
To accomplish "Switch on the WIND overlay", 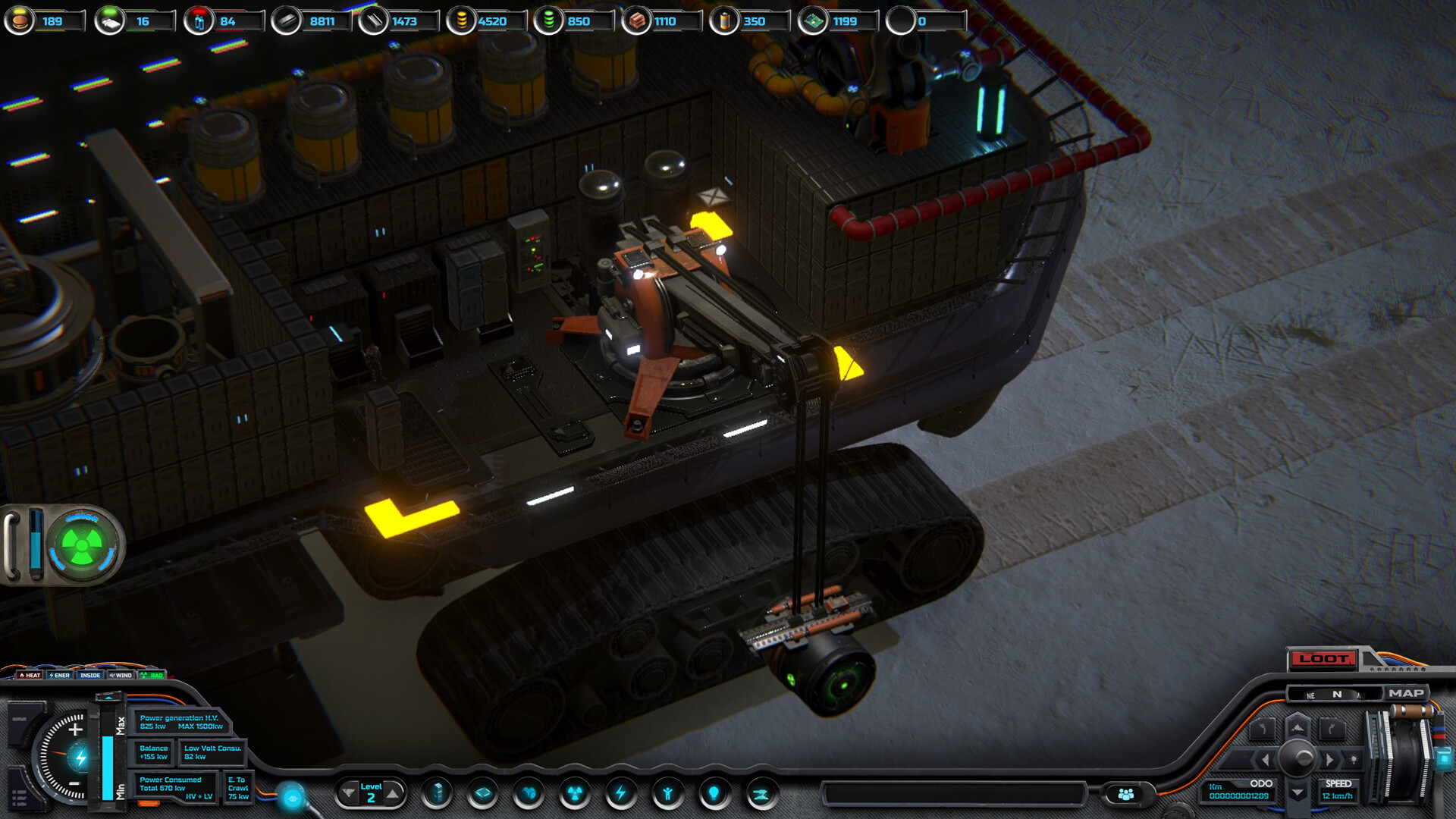I will (x=122, y=675).
